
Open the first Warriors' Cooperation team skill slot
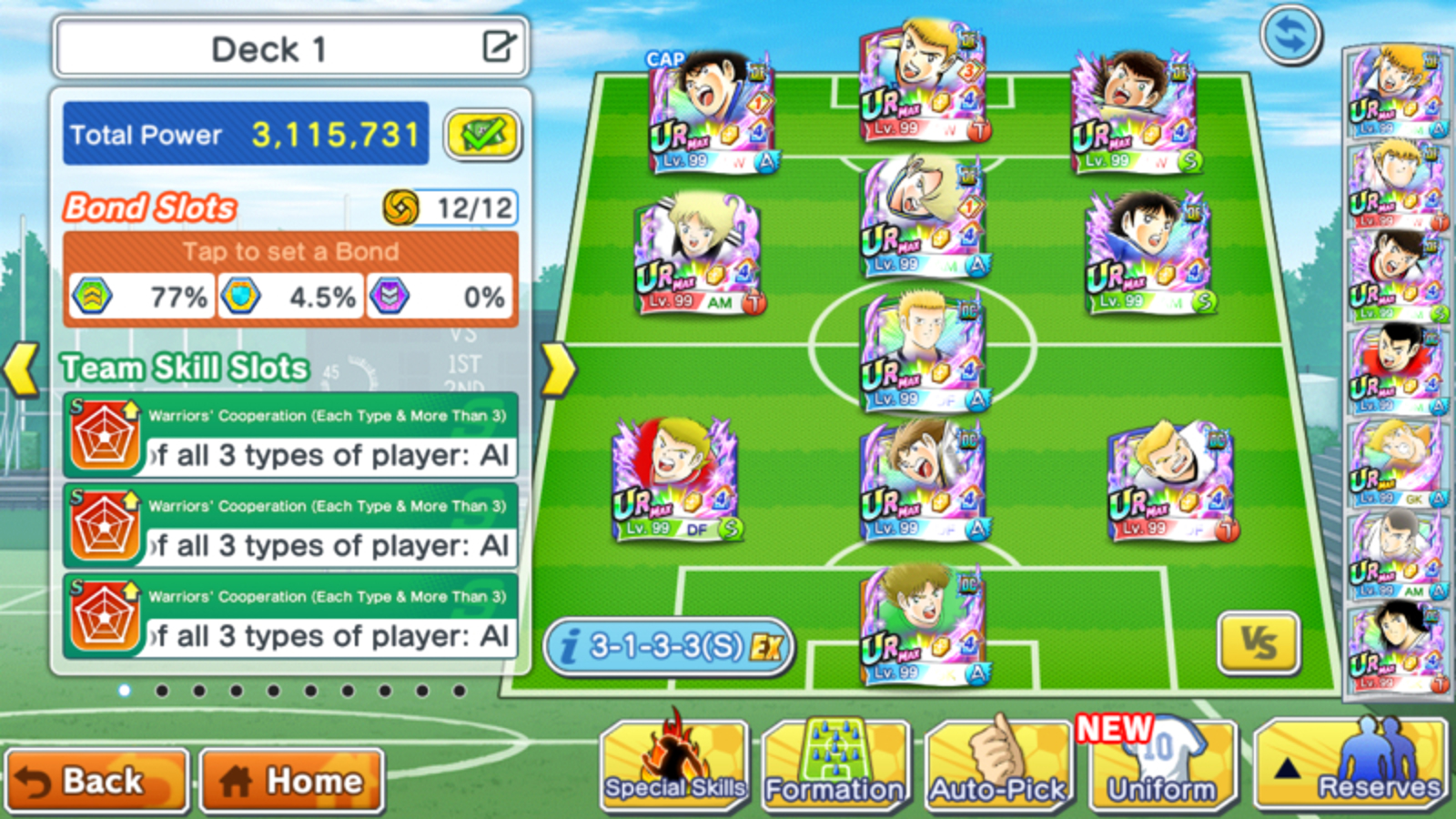tap(290, 436)
